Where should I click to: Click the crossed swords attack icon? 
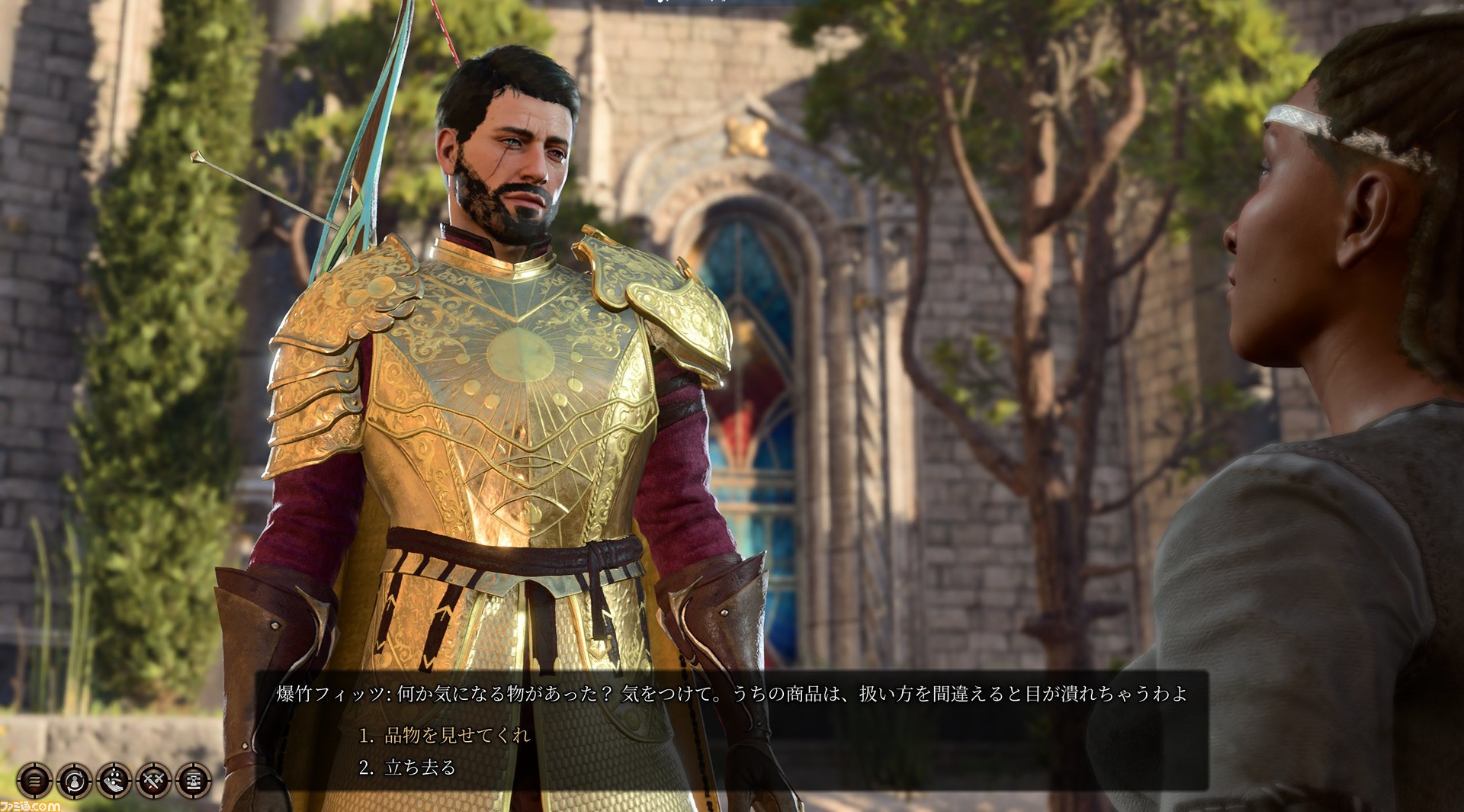pyautogui.click(x=153, y=781)
